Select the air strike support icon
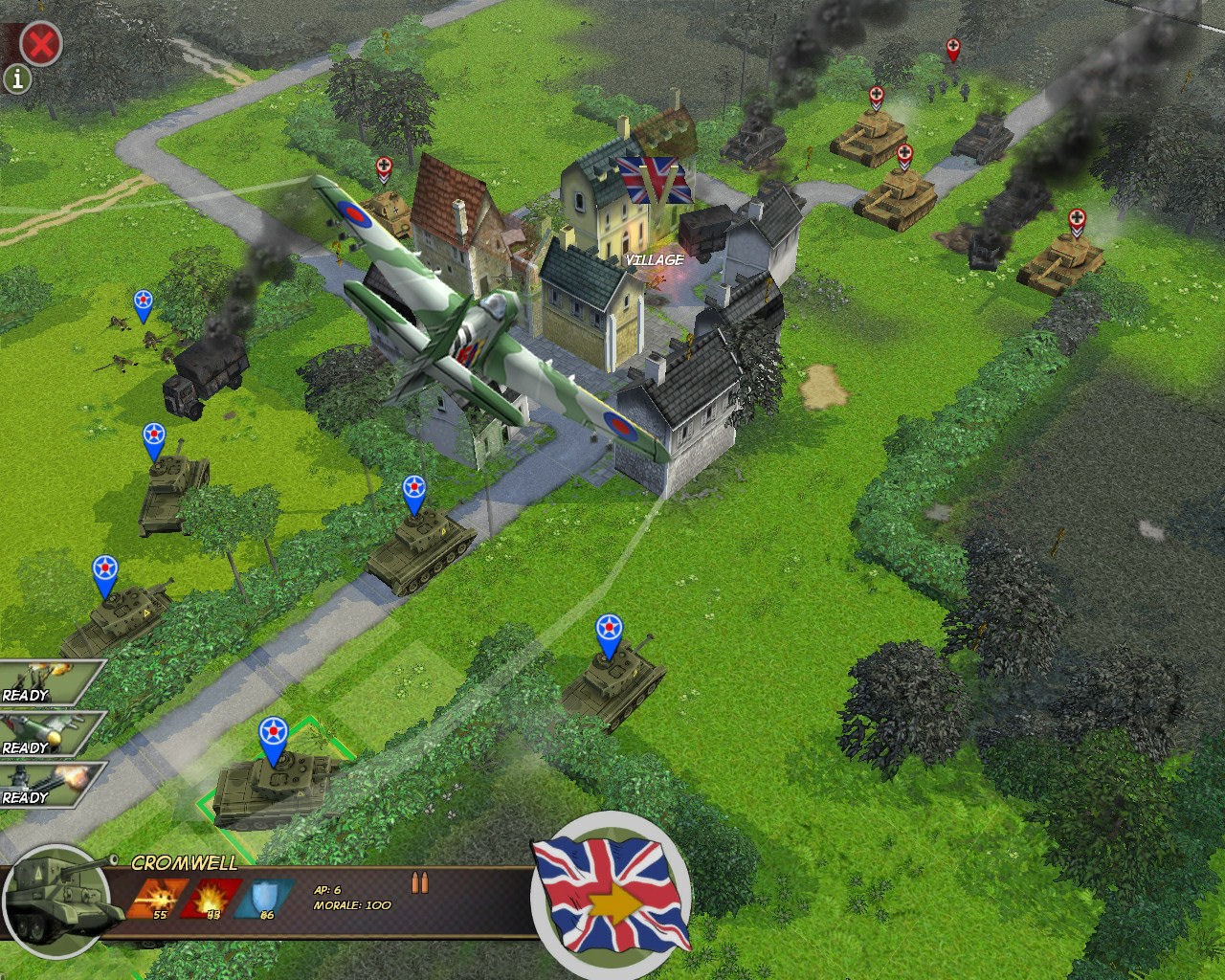Screen dimensions: 1225x980 pyautogui.click(x=43, y=733)
